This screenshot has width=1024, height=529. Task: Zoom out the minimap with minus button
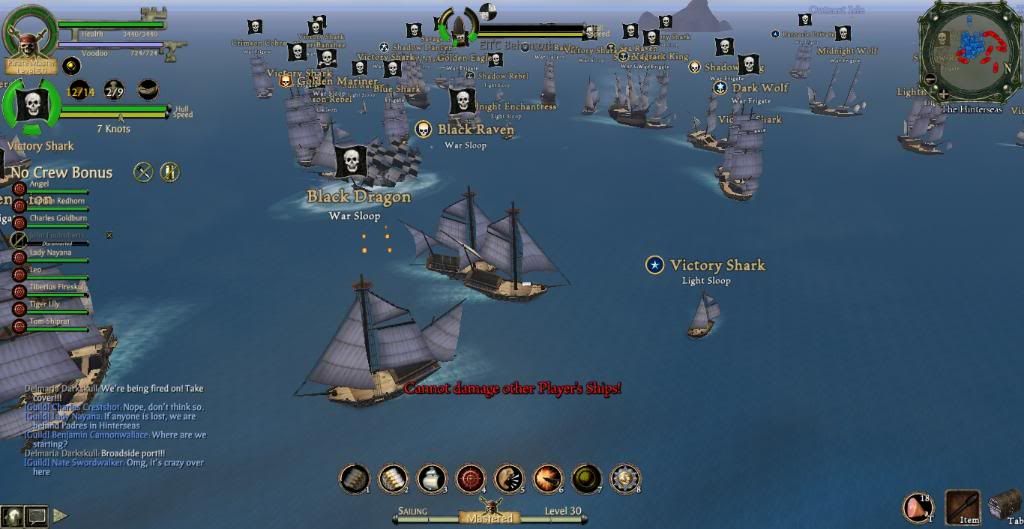932,78
